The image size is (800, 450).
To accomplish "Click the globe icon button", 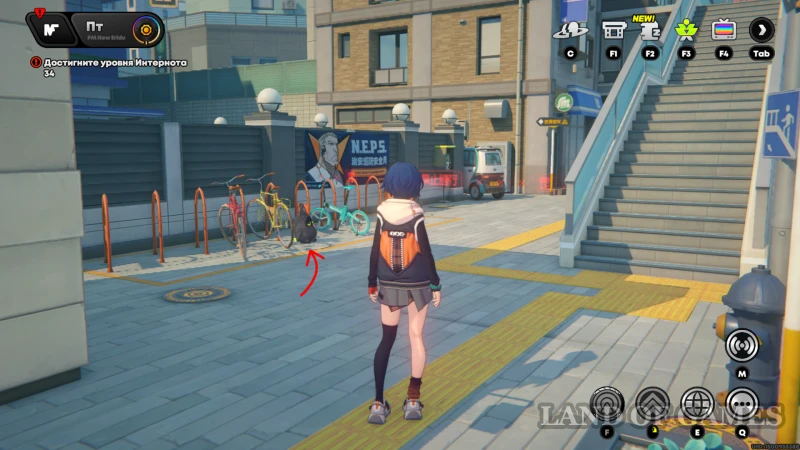I will [x=697, y=404].
